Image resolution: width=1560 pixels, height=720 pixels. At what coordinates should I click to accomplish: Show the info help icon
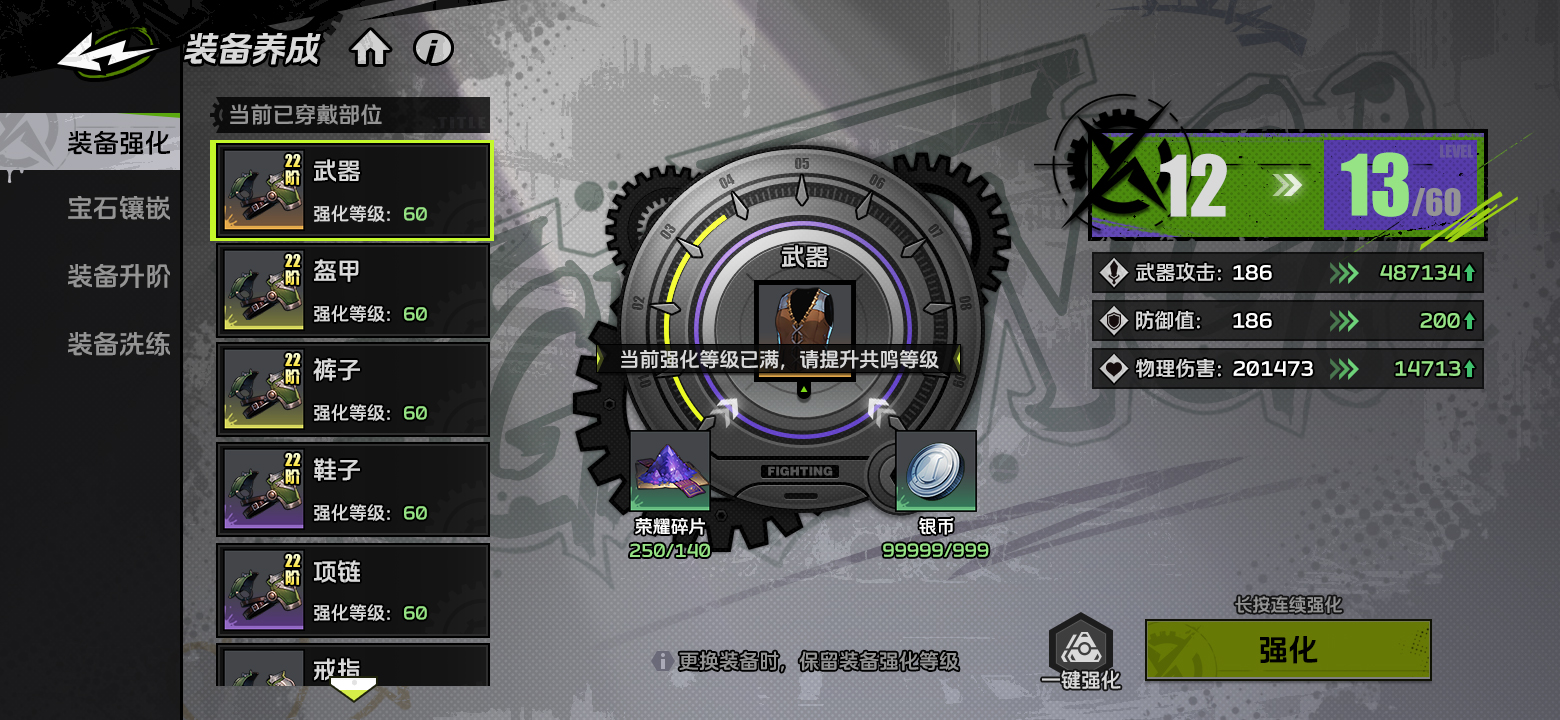(x=434, y=48)
